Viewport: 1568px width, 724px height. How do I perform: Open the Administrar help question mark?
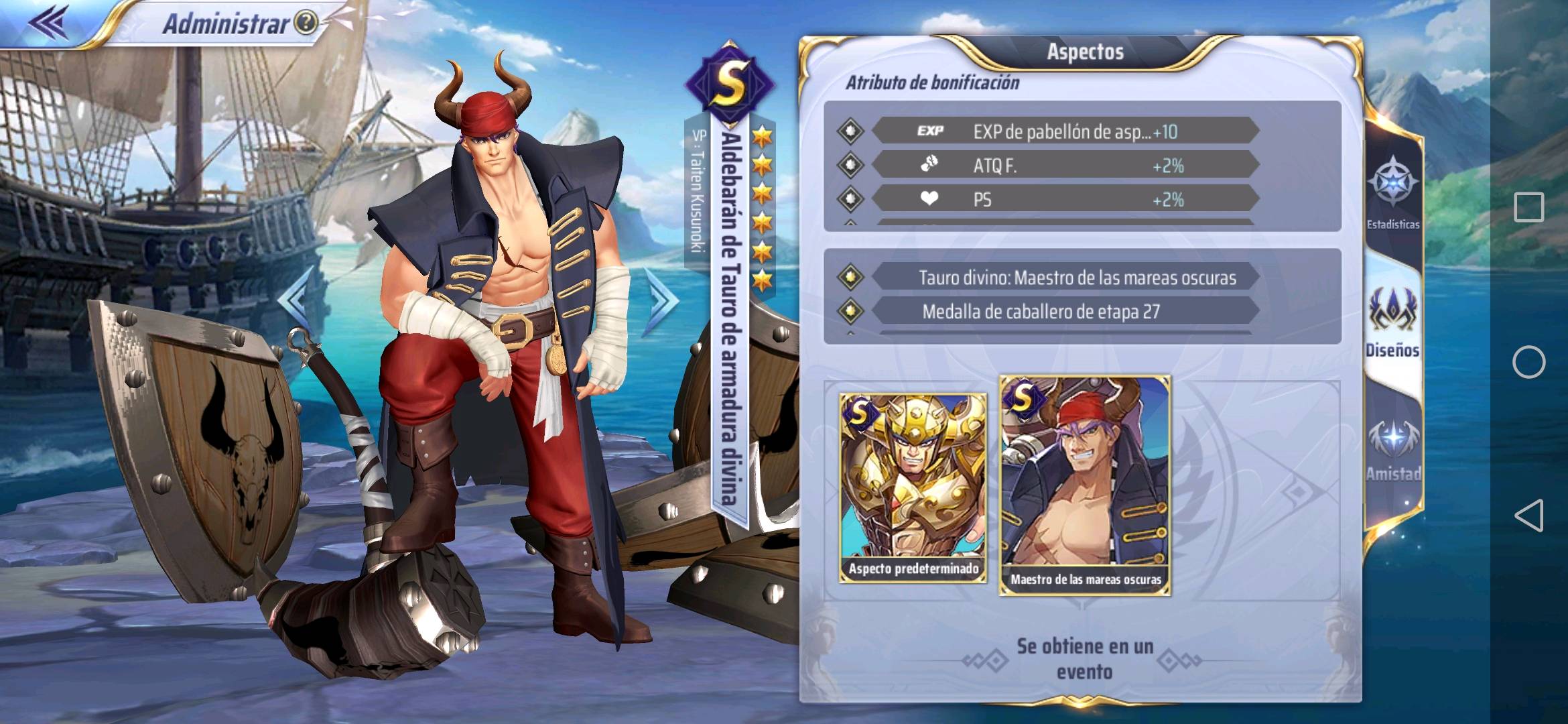[x=306, y=23]
